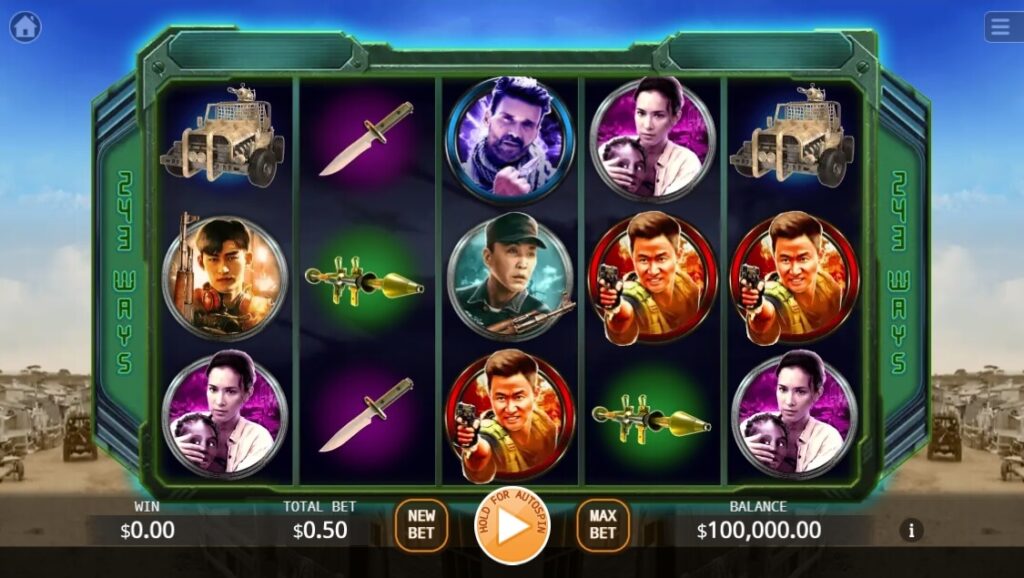1024x578 pixels.
Task: Click the New Bet button
Action: tap(421, 525)
